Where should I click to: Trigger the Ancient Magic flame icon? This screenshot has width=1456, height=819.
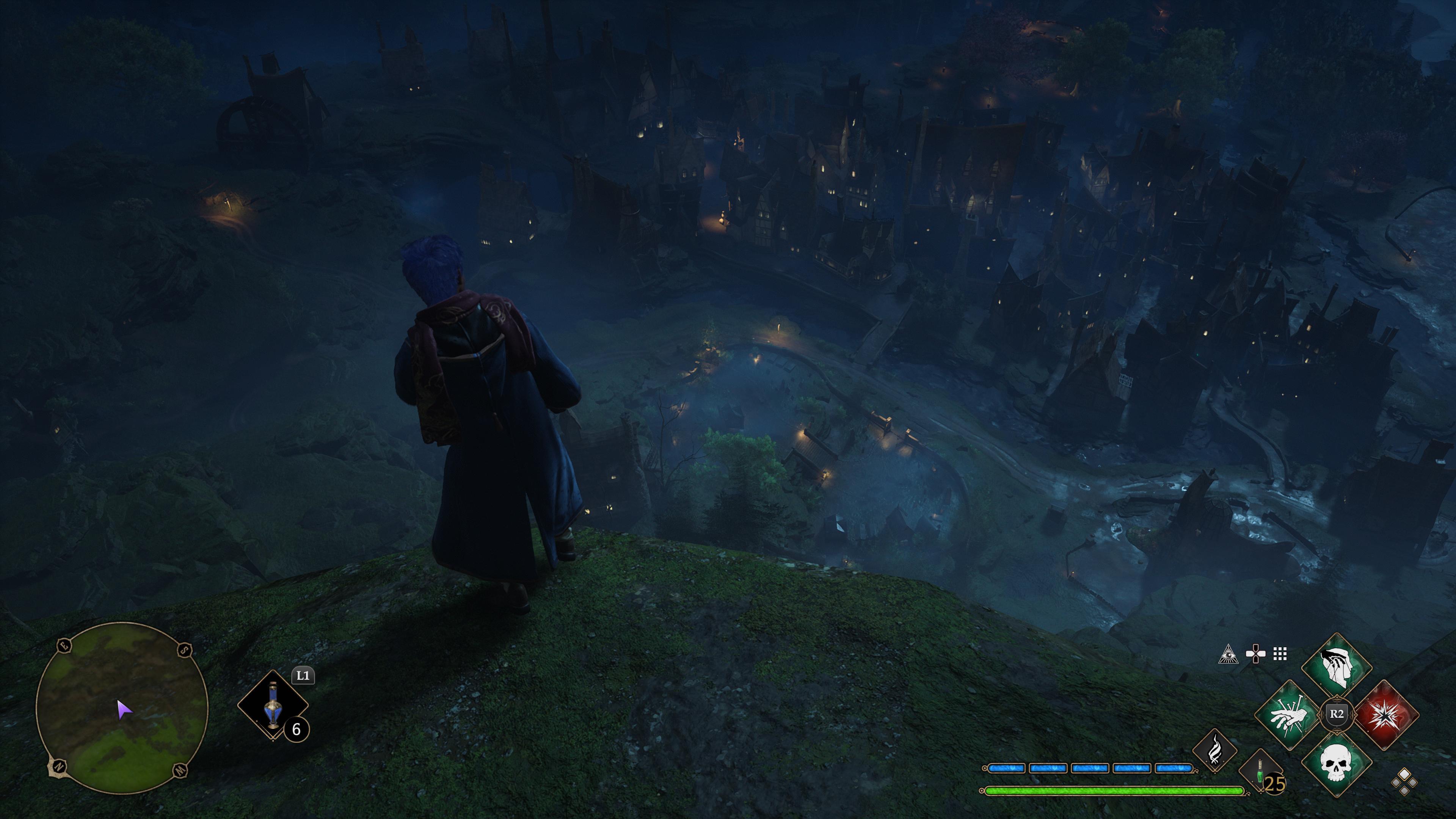1214,751
